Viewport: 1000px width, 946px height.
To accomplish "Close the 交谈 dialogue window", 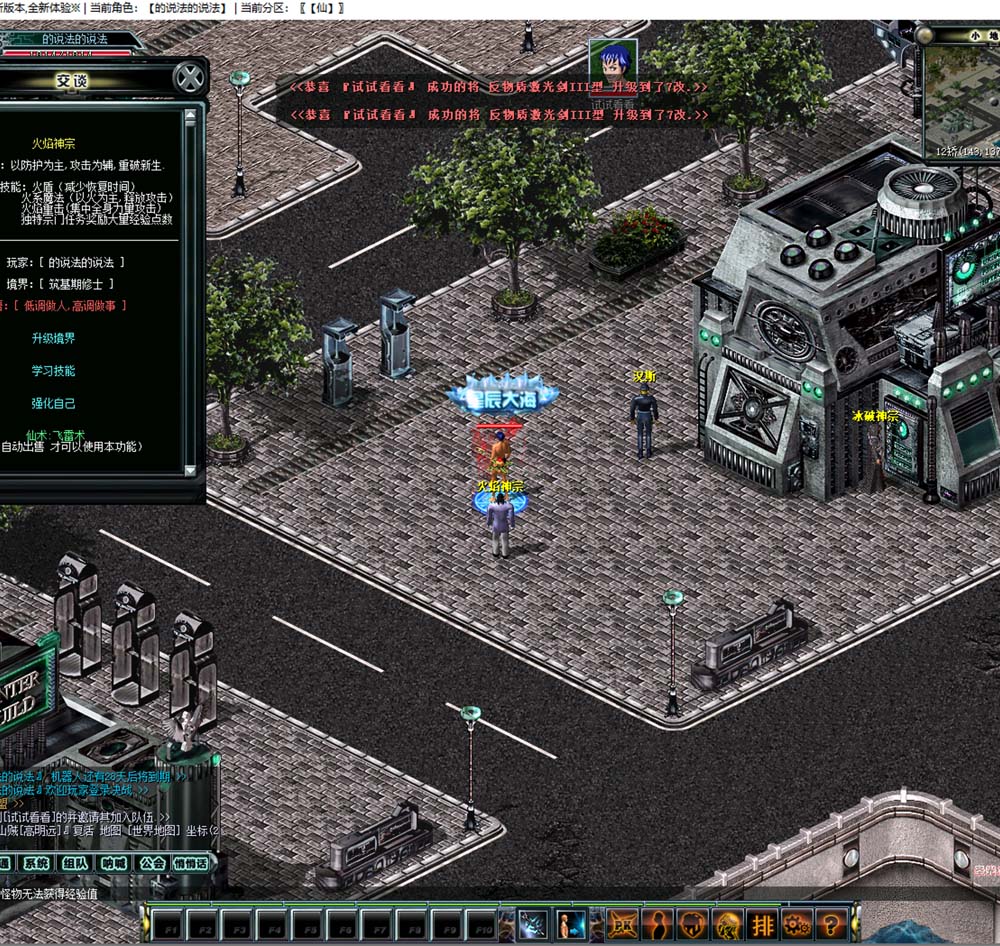I will tap(187, 78).
